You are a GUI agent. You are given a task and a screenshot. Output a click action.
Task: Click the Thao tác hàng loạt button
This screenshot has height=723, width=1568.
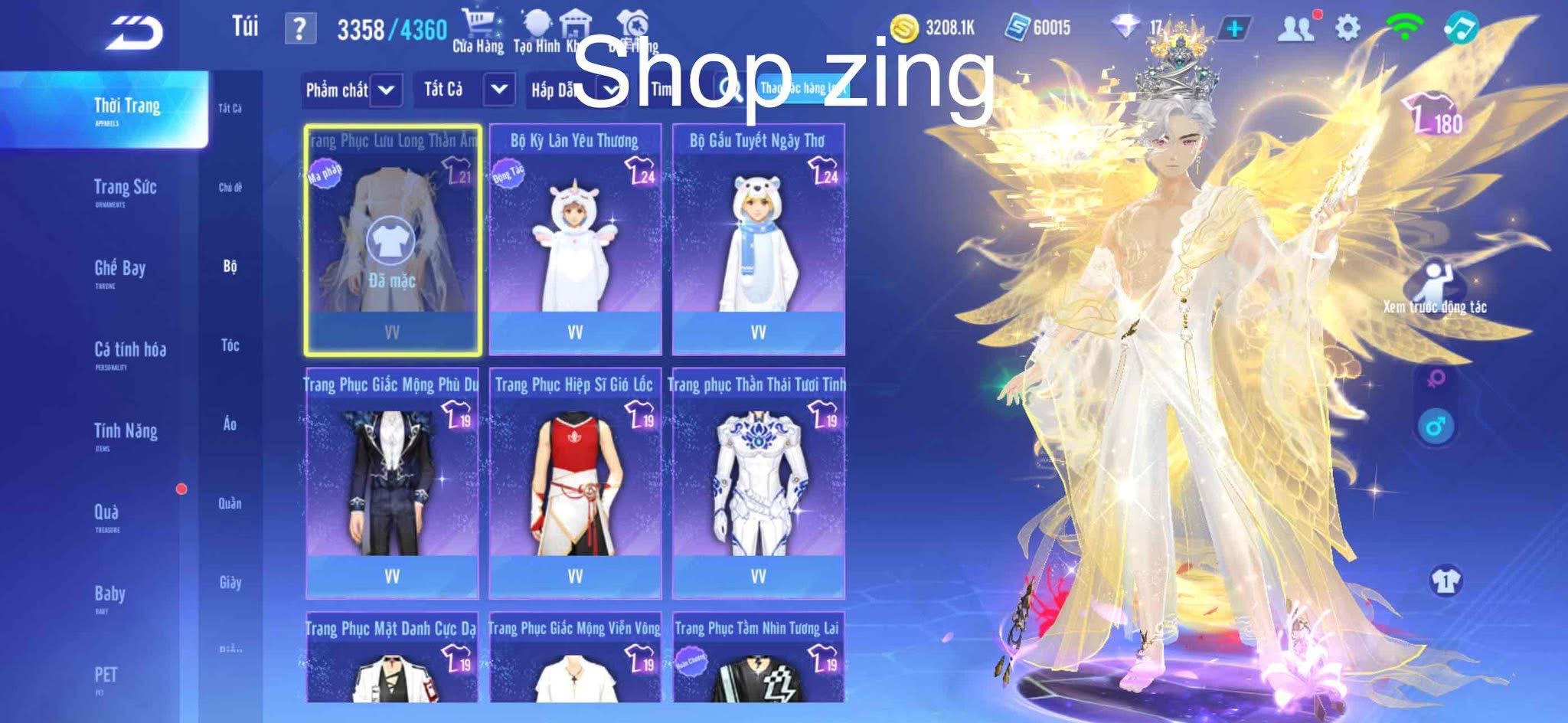(x=803, y=87)
